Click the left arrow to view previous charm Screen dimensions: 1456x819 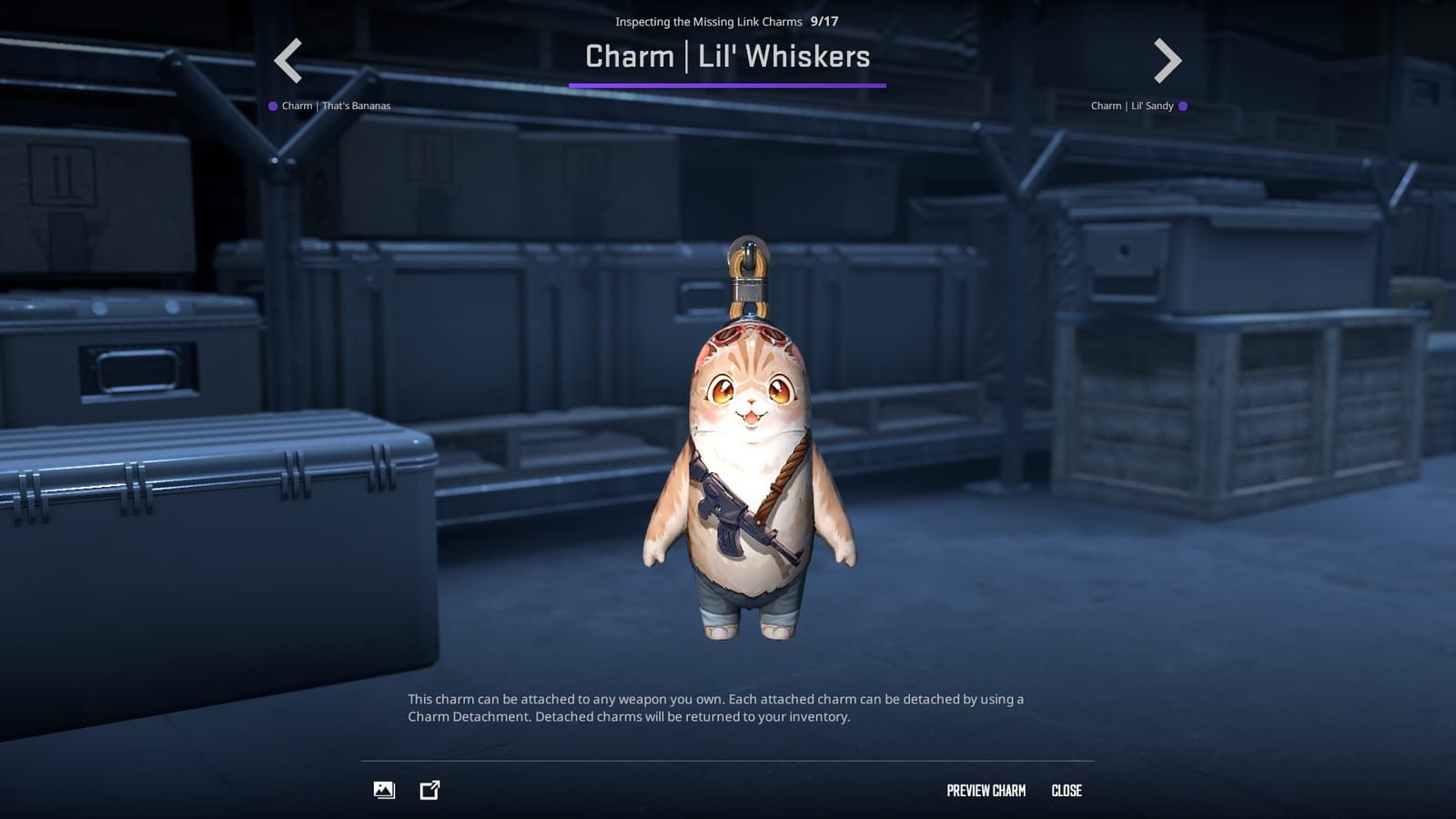[287, 60]
